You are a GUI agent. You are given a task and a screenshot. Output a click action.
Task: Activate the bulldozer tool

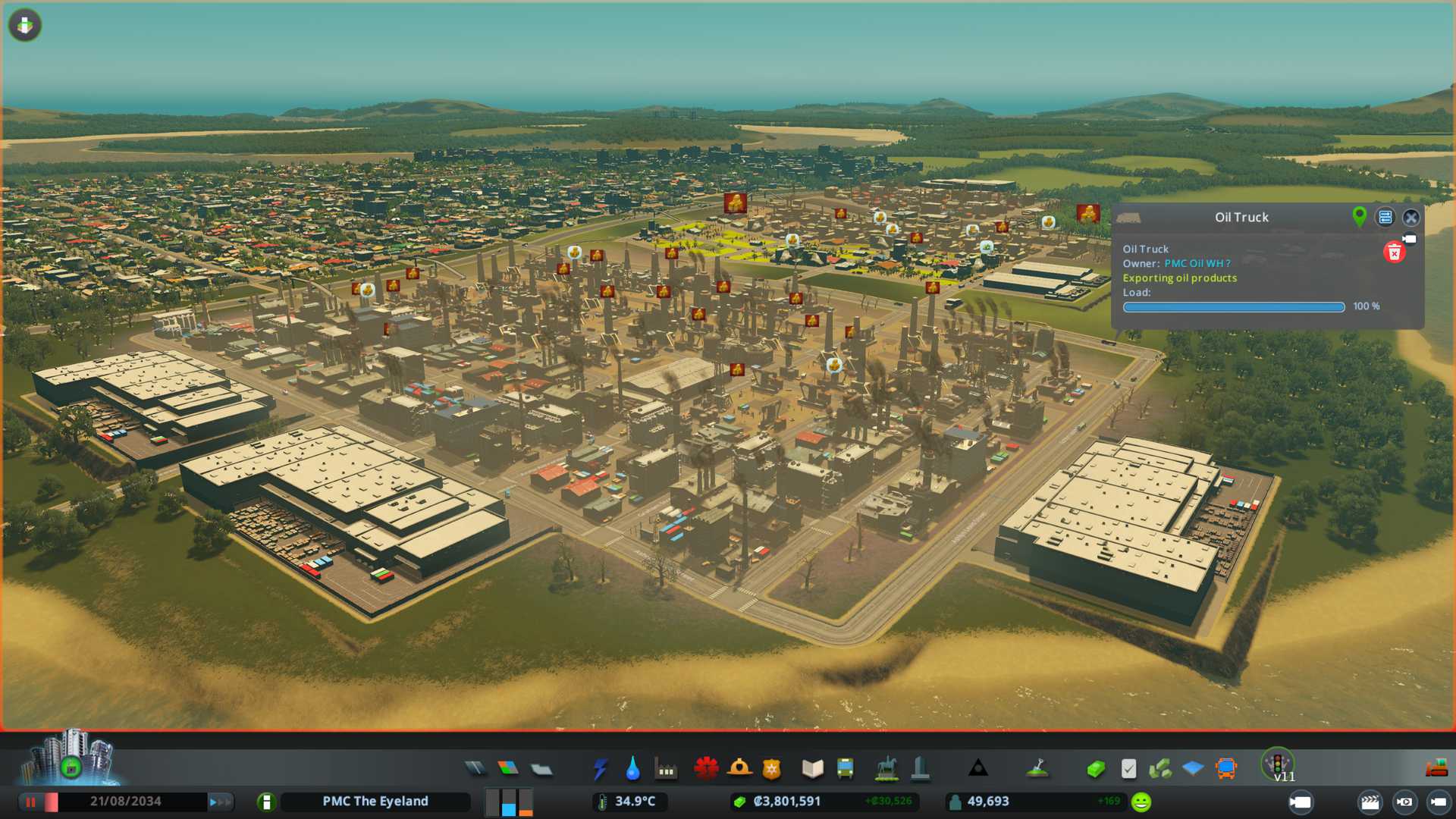click(x=1436, y=769)
